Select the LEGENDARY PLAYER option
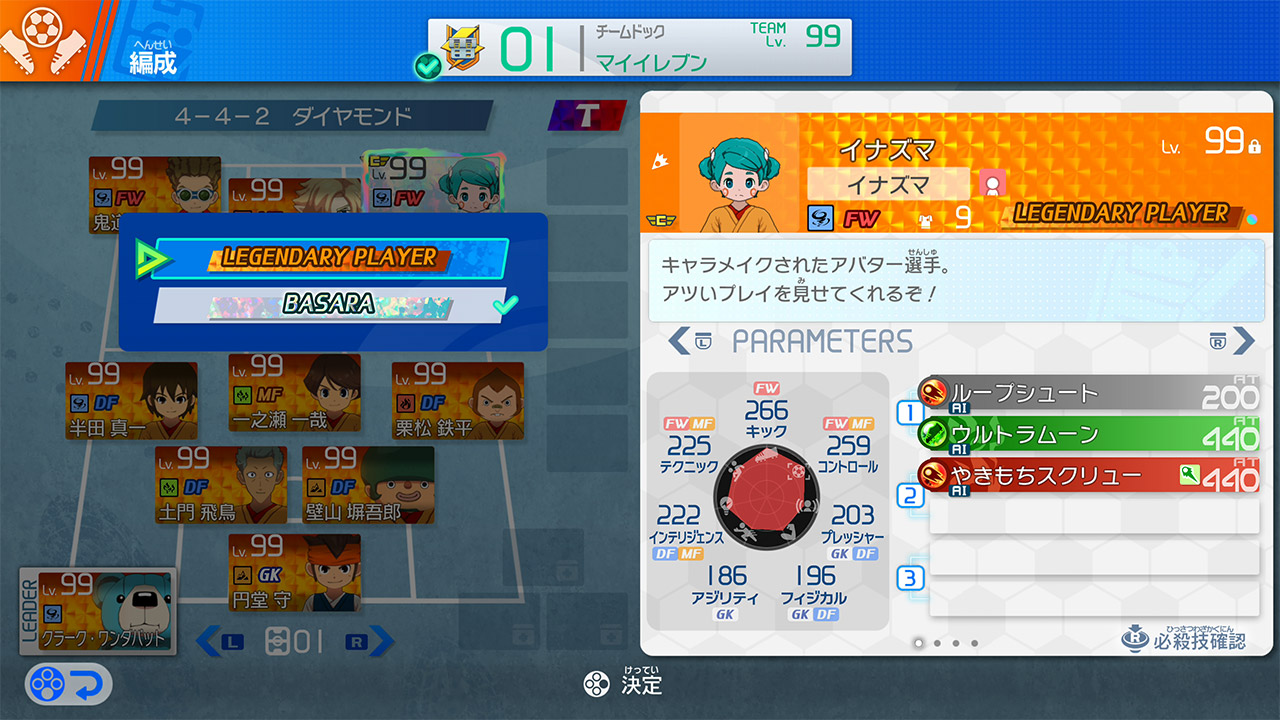The height and width of the screenshot is (720, 1280). [330, 258]
